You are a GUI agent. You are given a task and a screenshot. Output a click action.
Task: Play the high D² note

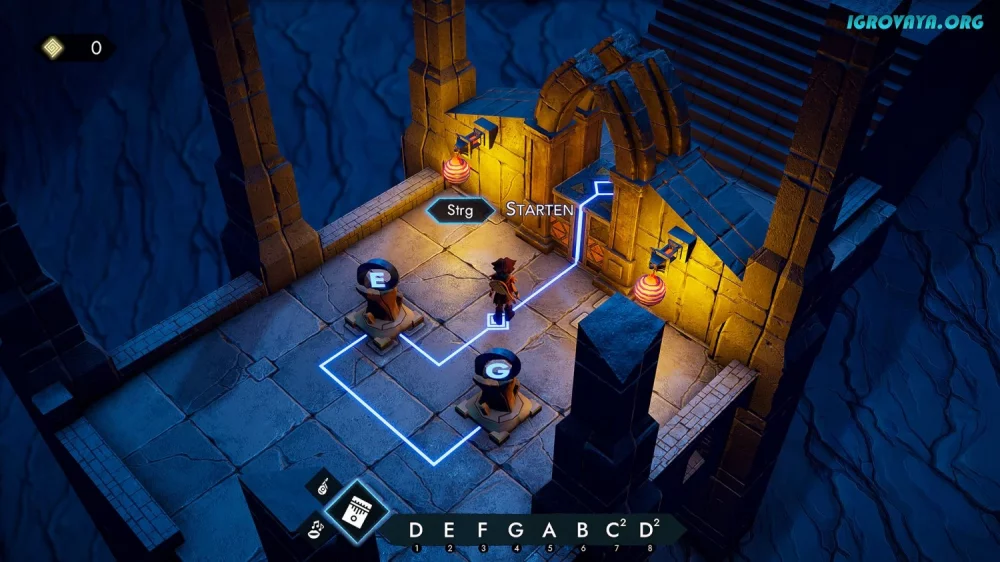(650, 530)
